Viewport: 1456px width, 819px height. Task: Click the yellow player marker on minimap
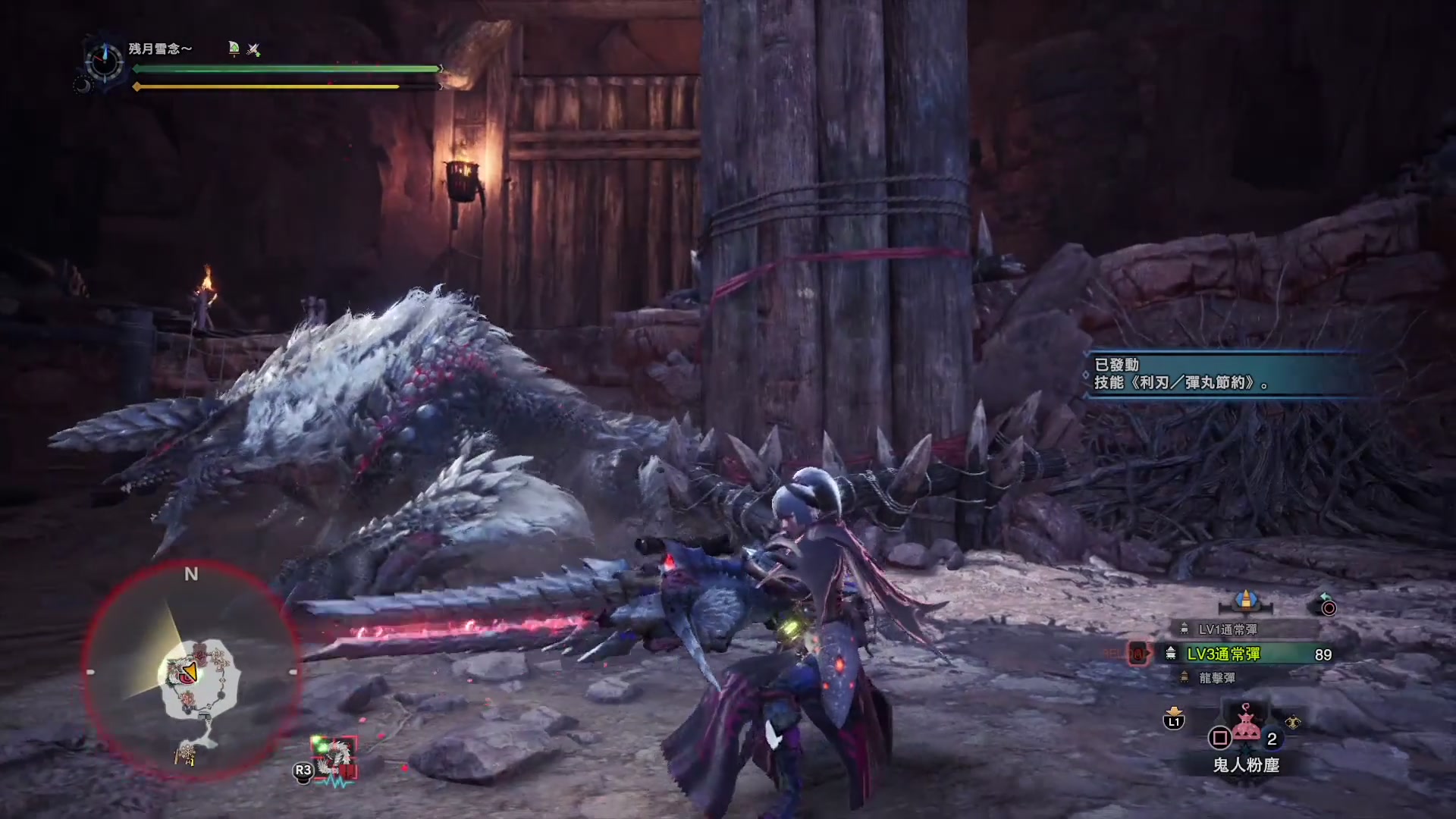190,672
